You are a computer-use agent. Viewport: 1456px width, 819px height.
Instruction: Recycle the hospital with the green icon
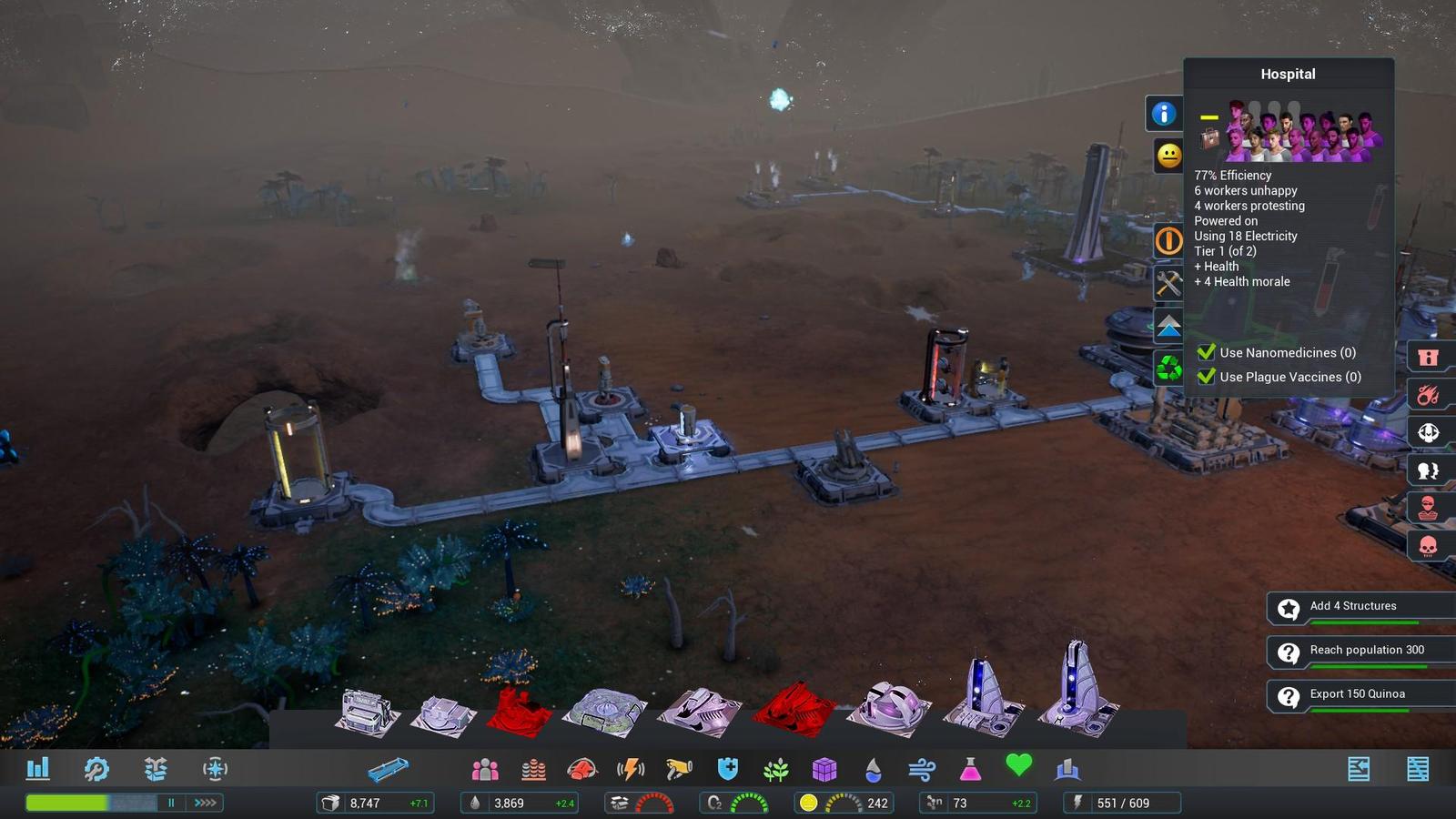(x=1168, y=368)
